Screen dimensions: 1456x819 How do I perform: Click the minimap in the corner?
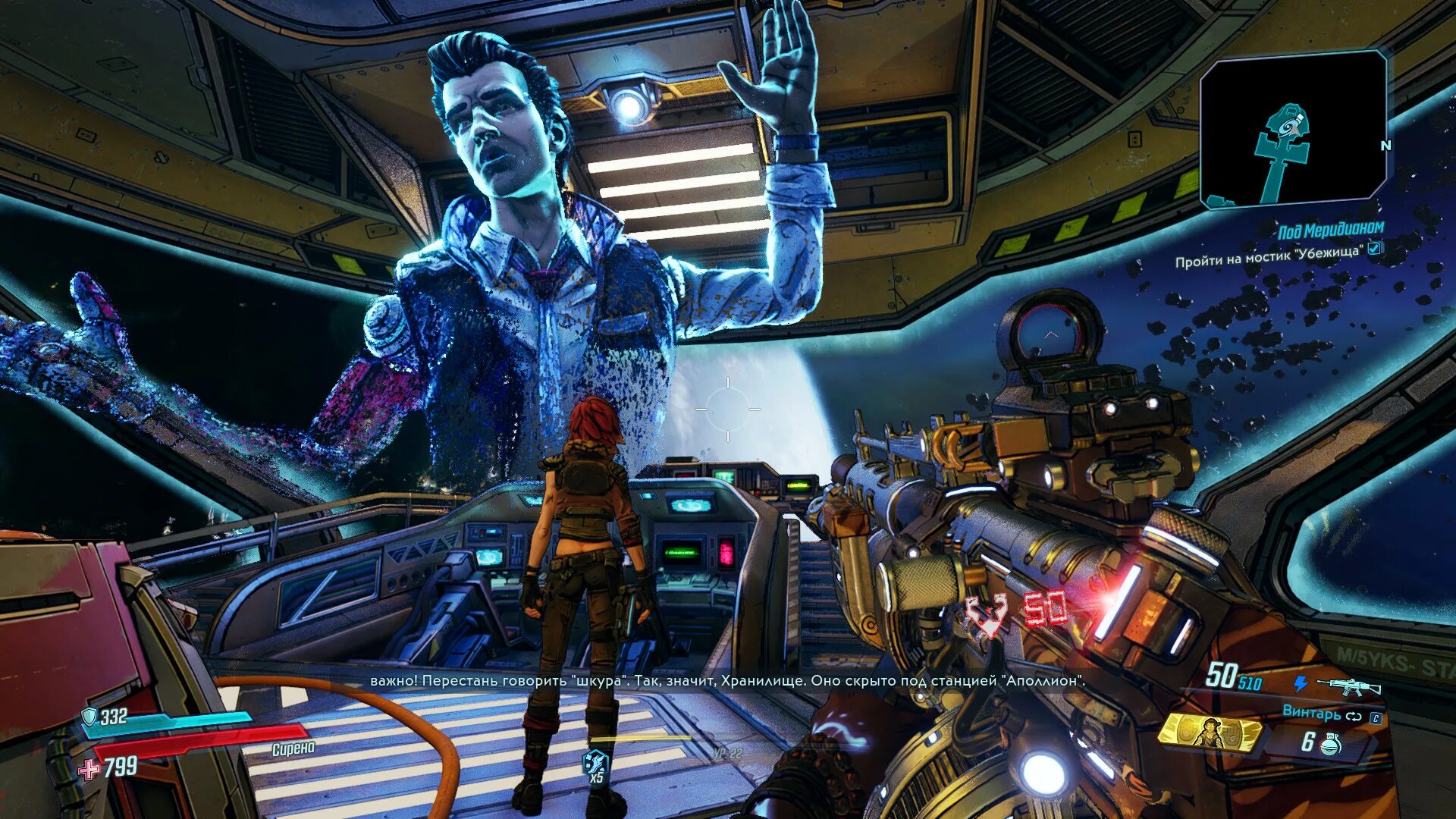1293,129
